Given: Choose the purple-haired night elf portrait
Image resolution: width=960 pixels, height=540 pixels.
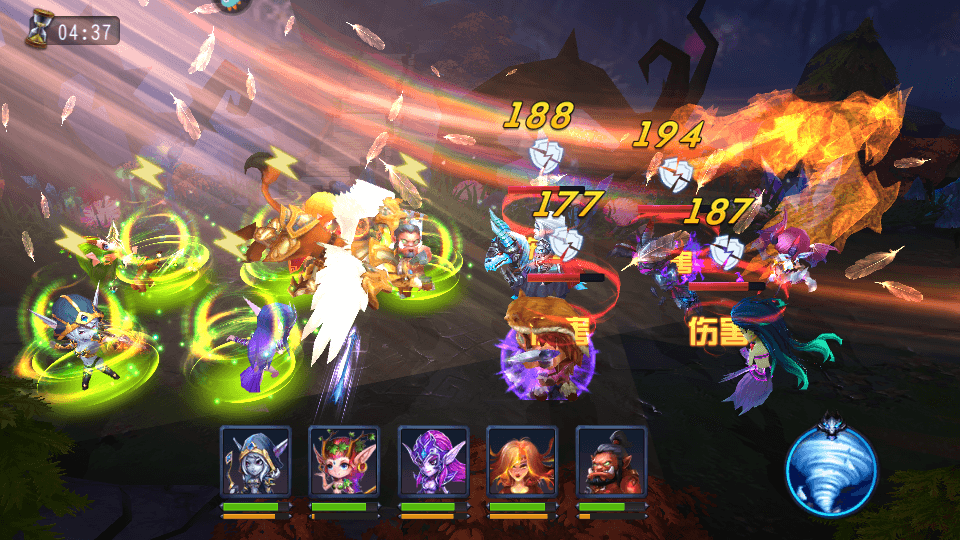Looking at the screenshot, I should click(433, 461).
